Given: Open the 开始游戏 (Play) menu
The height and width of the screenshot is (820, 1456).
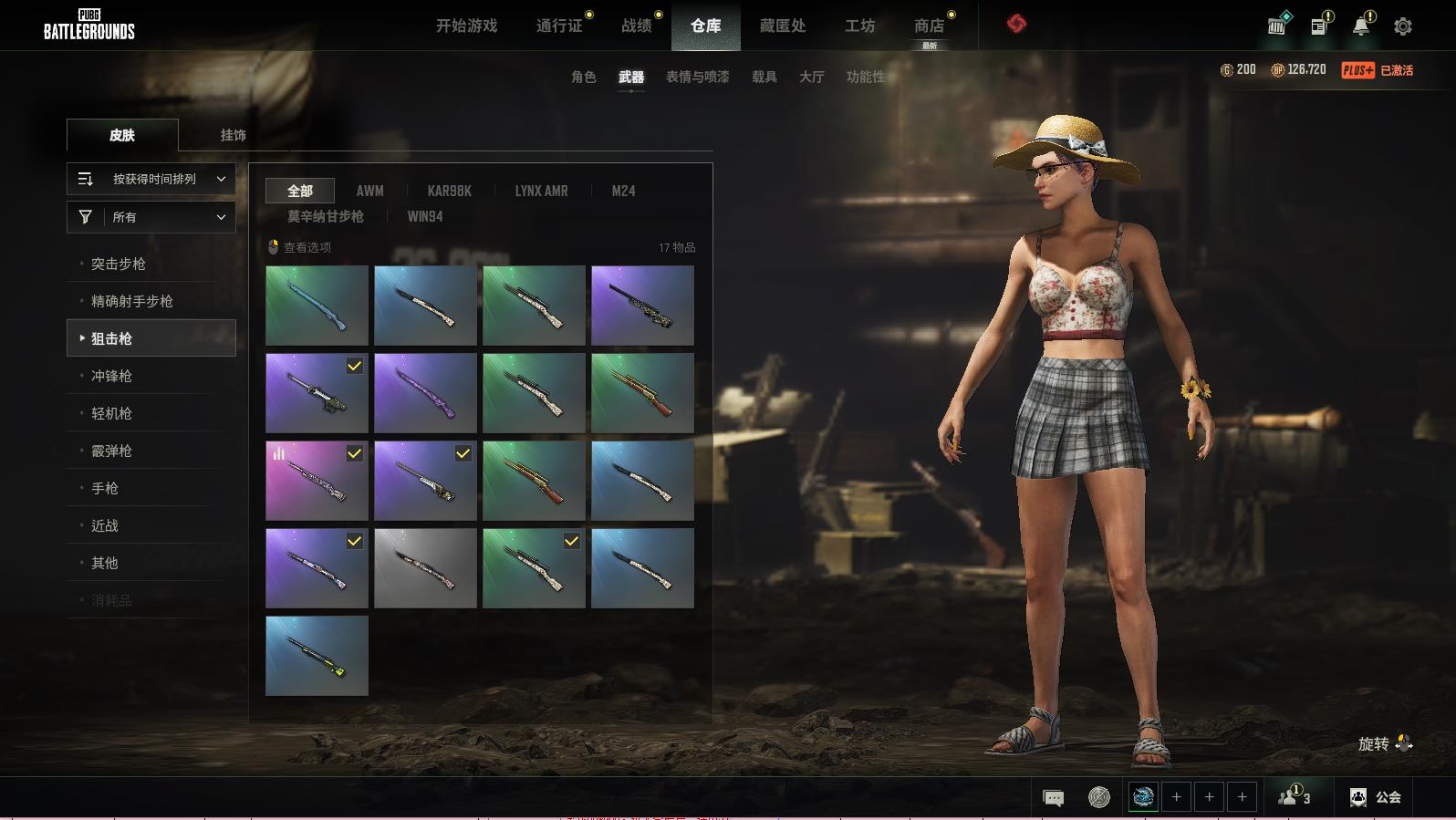Looking at the screenshot, I should (x=466, y=26).
